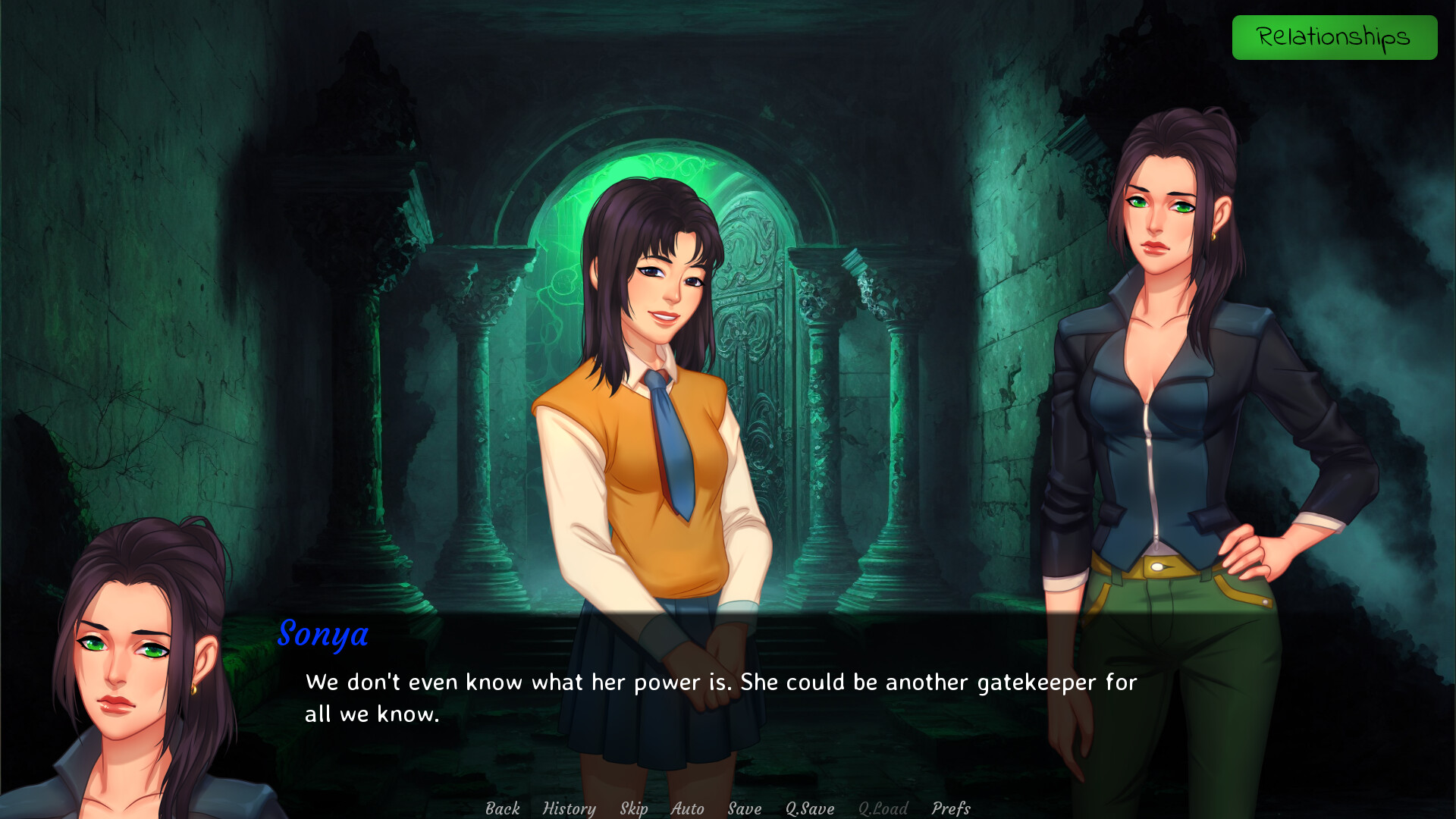Load the quick save with Q.Load
Viewport: 1456px width, 819px height.
point(882,808)
